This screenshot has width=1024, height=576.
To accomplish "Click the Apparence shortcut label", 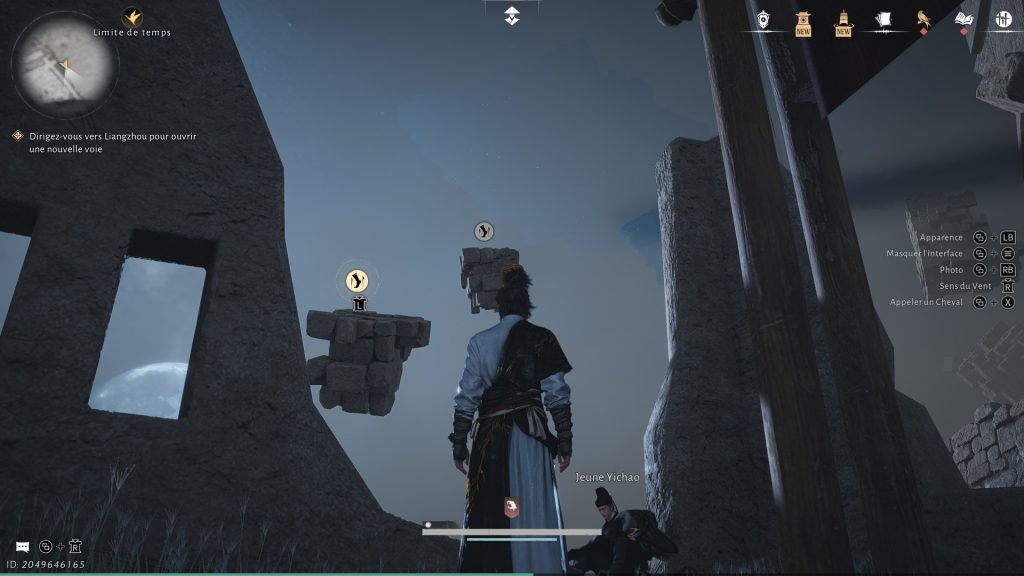I will pyautogui.click(x=941, y=237).
